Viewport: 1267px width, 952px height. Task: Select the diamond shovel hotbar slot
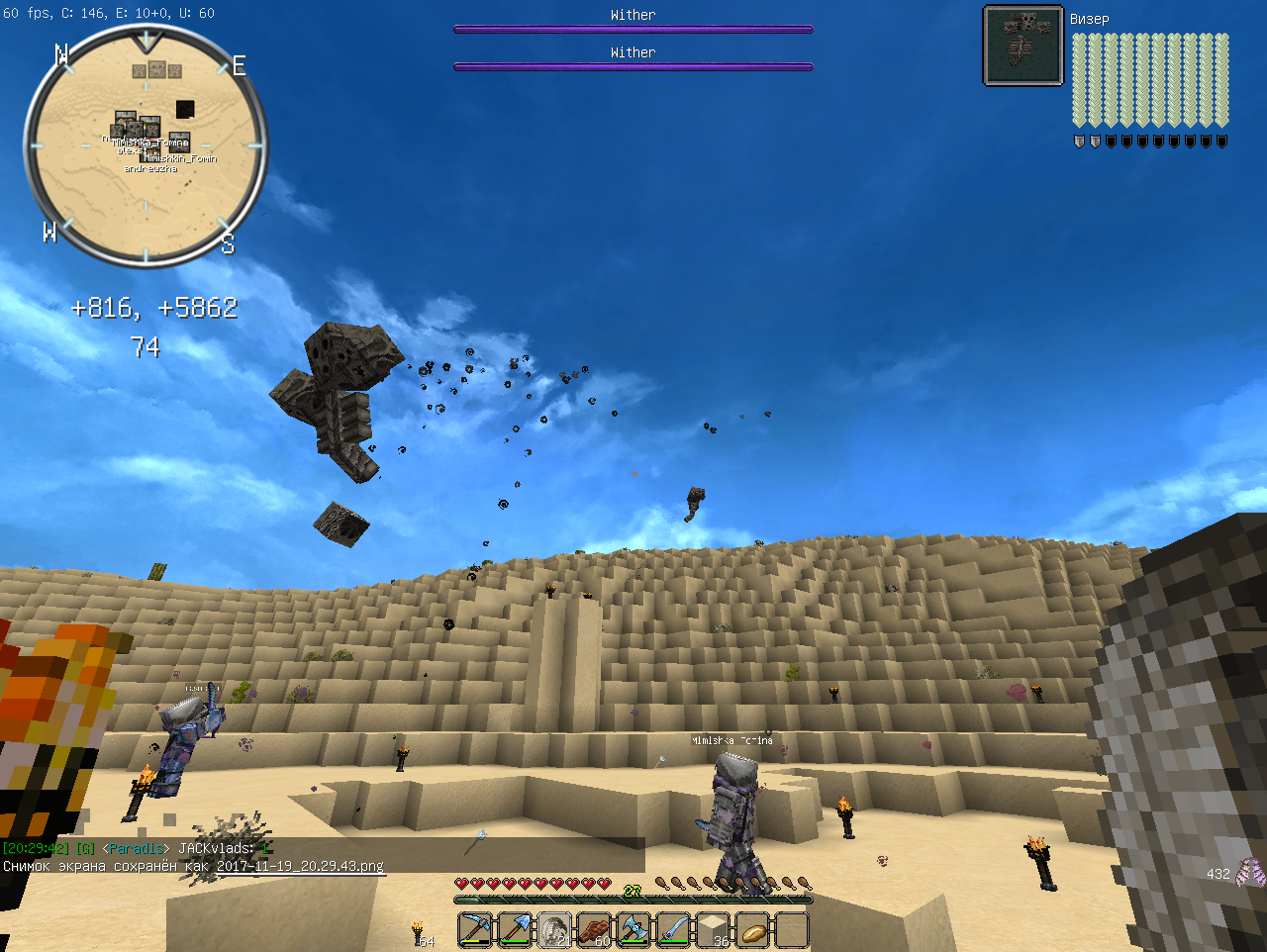pyautogui.click(x=515, y=930)
